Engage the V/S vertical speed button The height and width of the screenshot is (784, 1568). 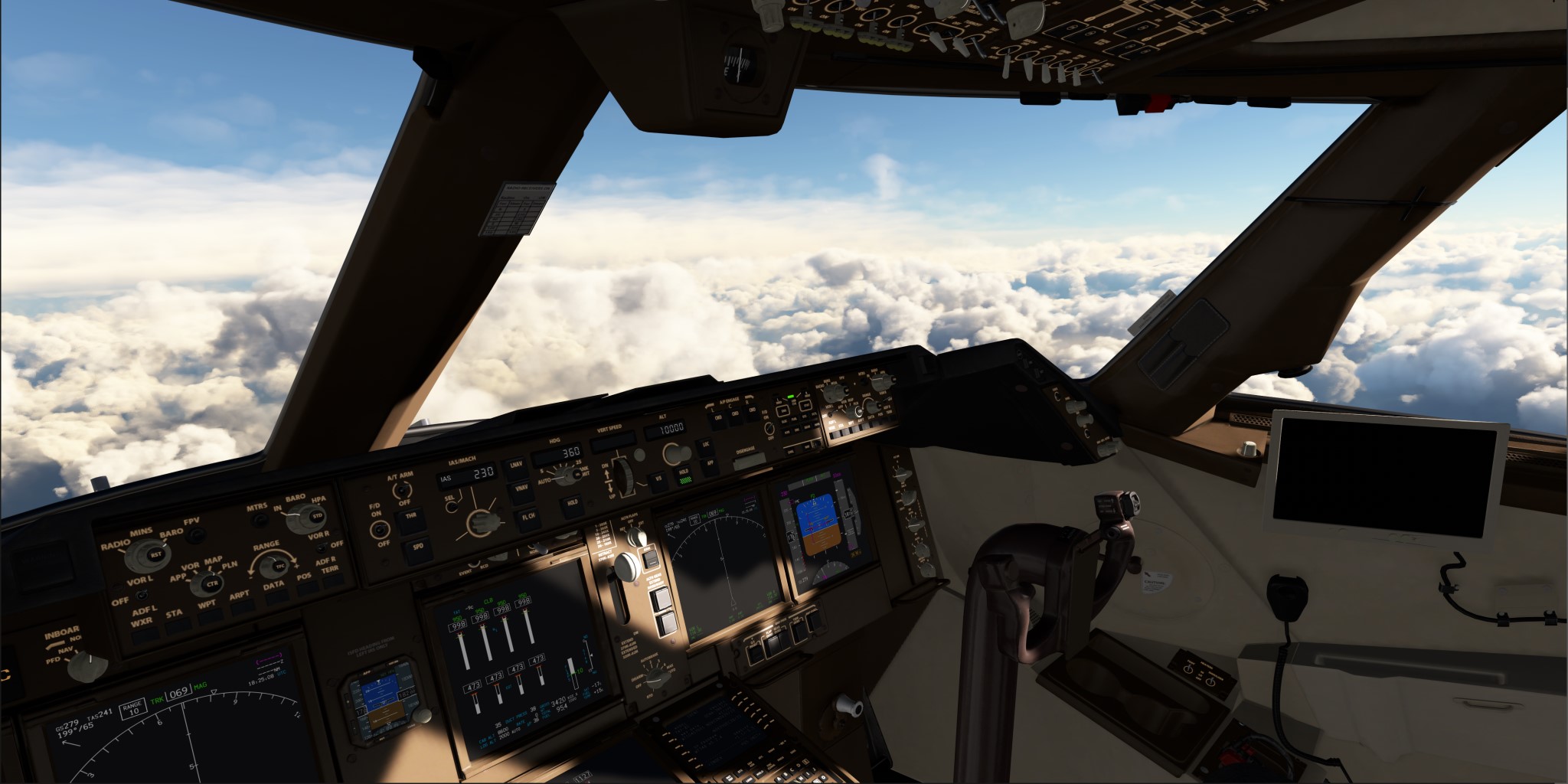pos(658,479)
